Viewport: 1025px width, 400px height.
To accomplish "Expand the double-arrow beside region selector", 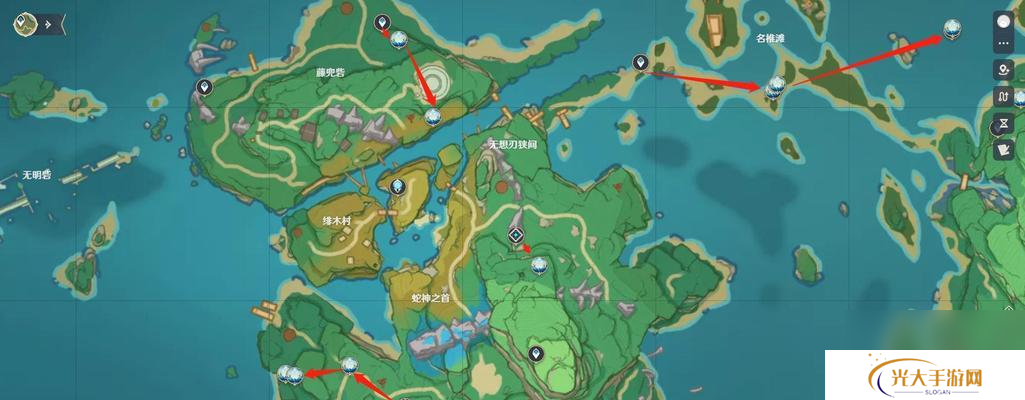I will click(x=47, y=23).
